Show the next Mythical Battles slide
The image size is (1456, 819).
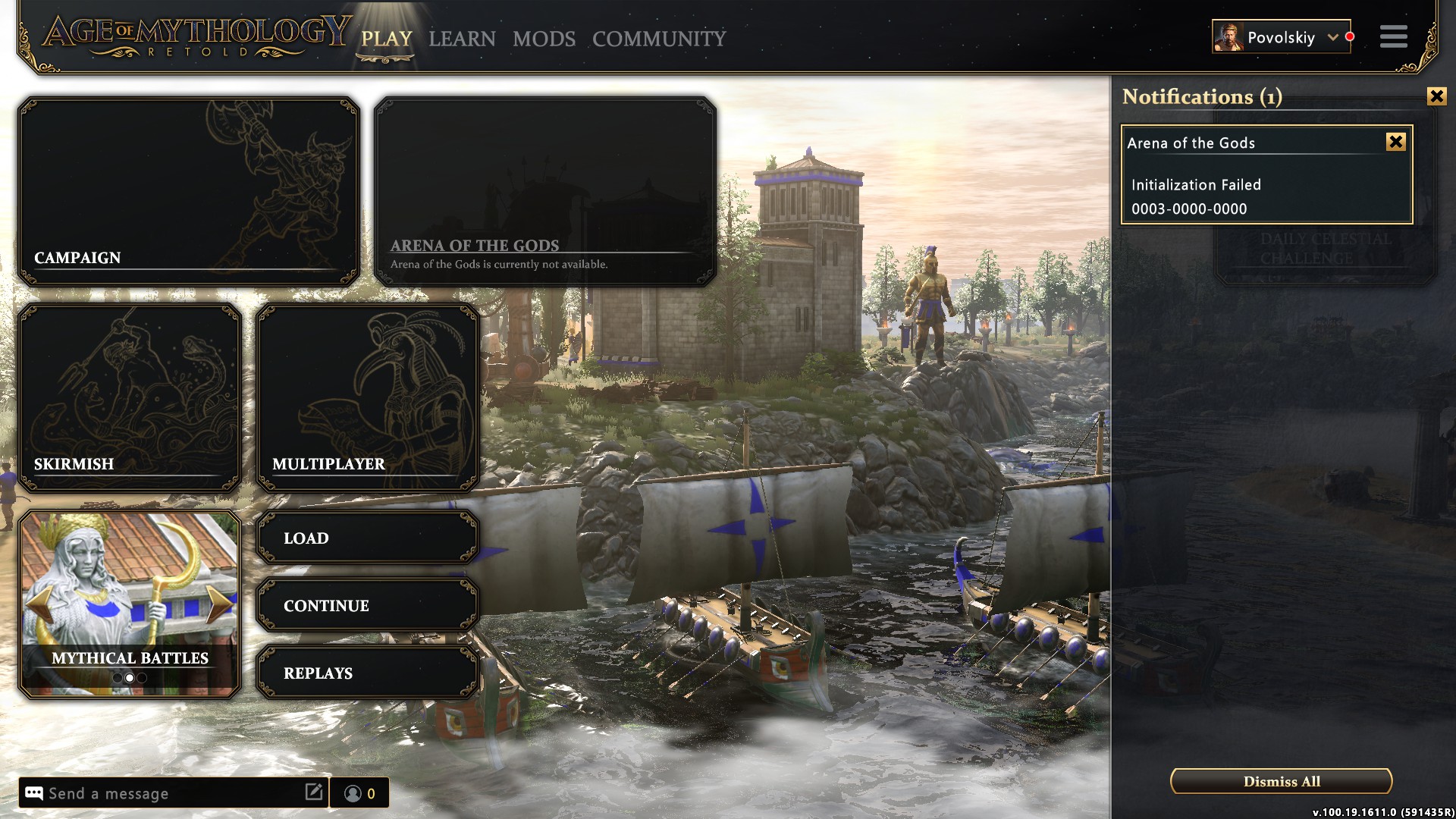click(x=220, y=604)
